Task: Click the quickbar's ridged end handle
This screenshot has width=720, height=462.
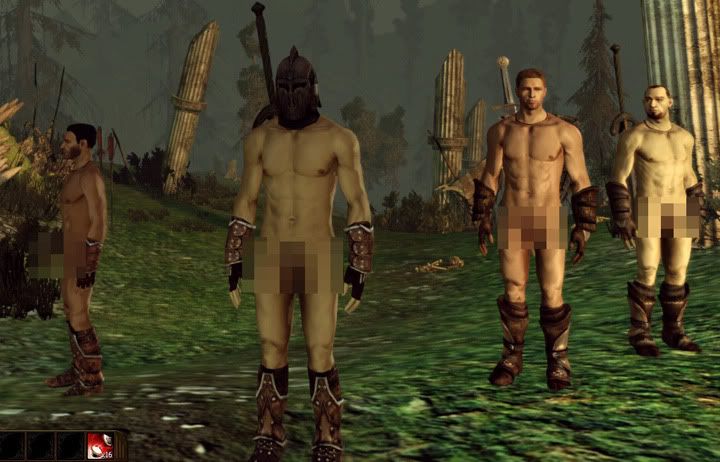Action: (123, 446)
